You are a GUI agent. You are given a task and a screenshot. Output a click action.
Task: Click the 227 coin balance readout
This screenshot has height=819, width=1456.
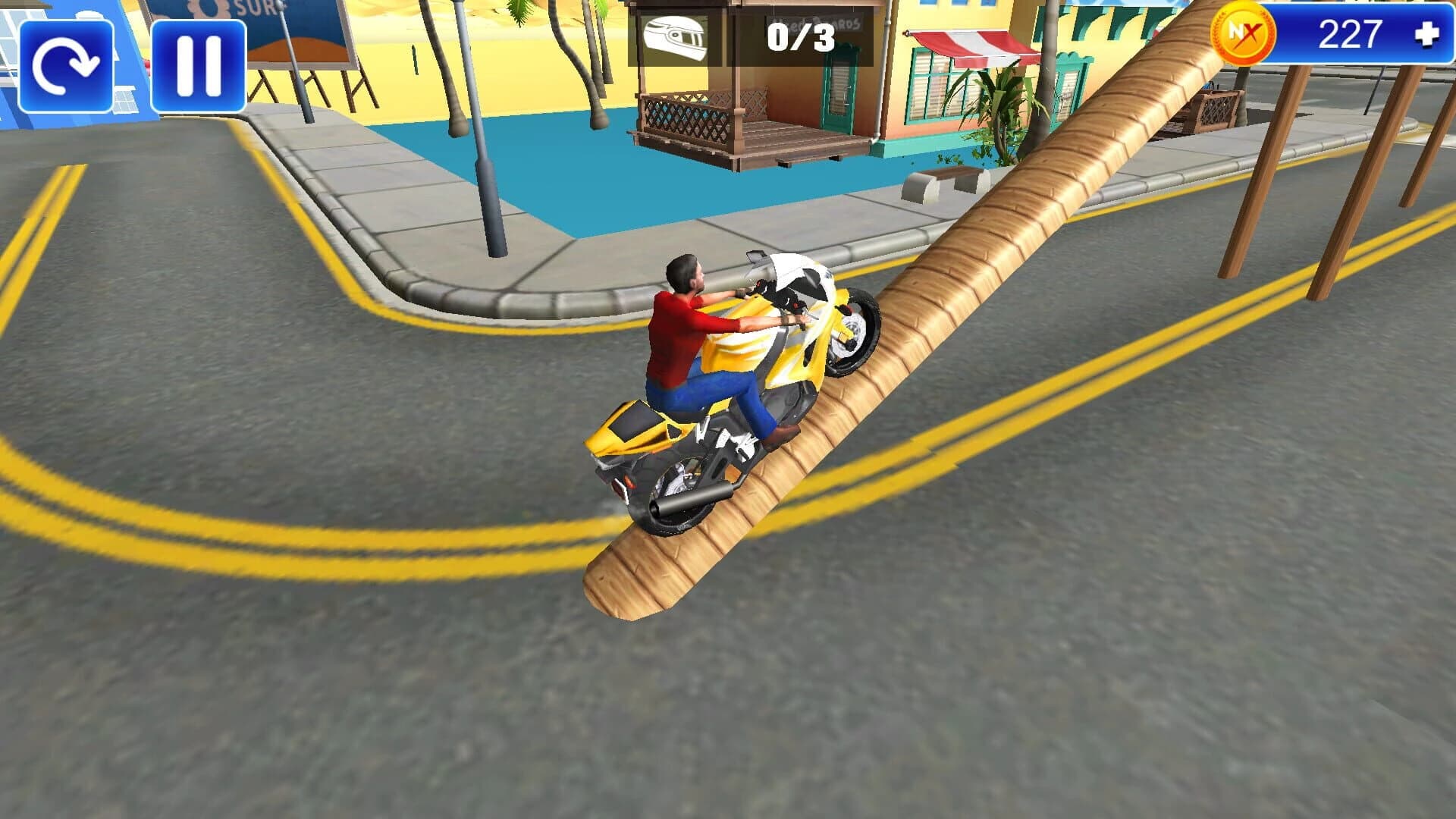(x=1350, y=33)
